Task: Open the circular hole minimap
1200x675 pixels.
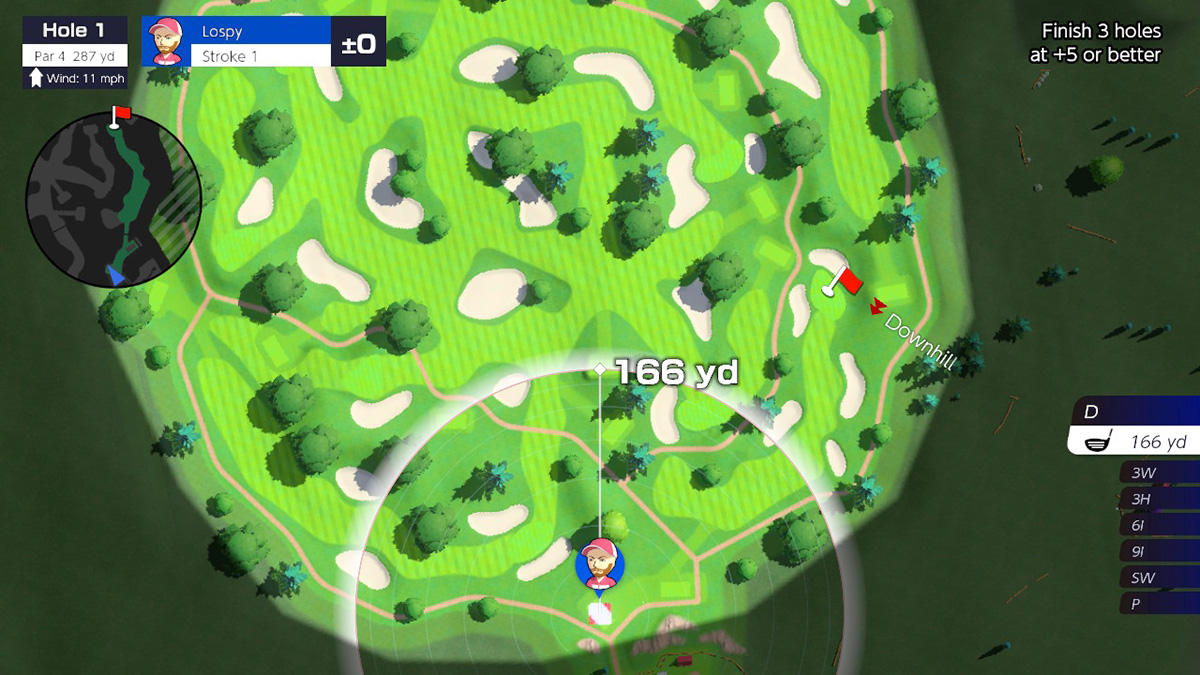Action: pos(113,198)
